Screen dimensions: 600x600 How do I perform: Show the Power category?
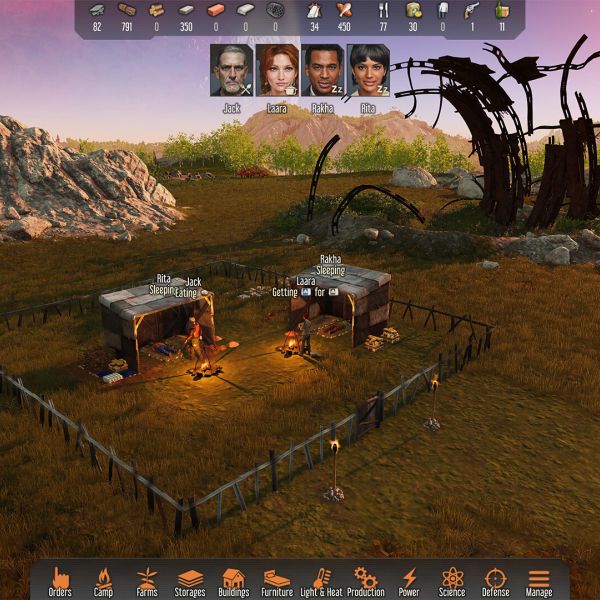pyautogui.click(x=409, y=580)
